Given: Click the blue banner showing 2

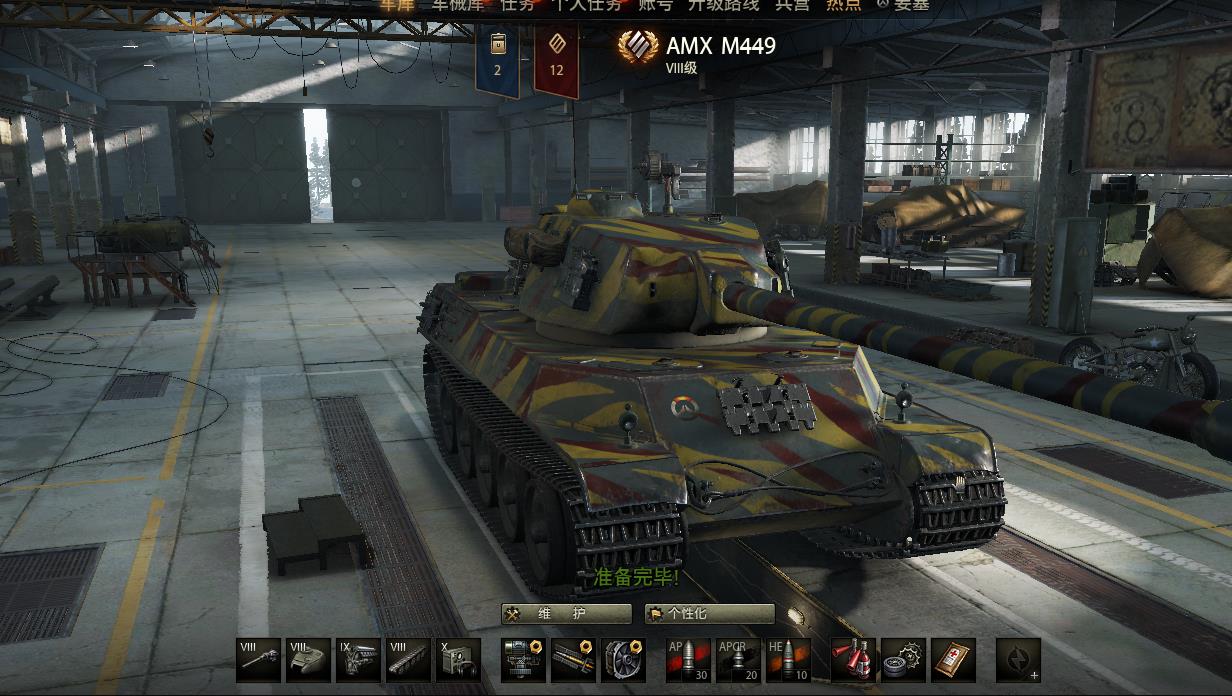Looking at the screenshot, I should 497,63.
